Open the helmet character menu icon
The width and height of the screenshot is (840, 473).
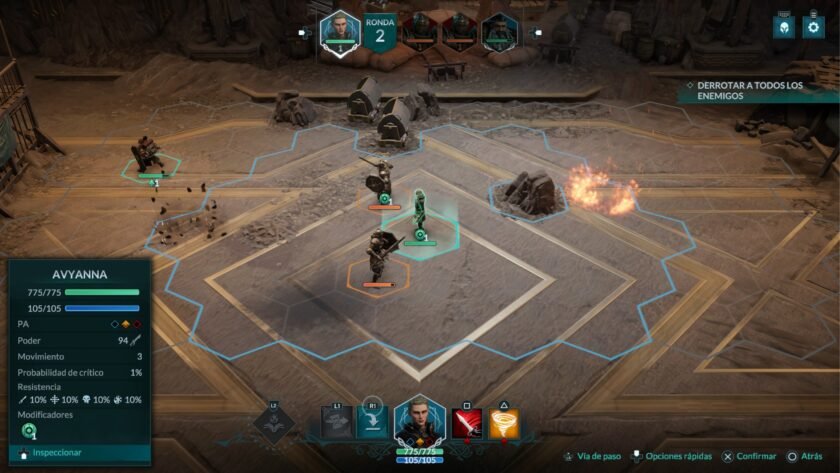[x=783, y=27]
